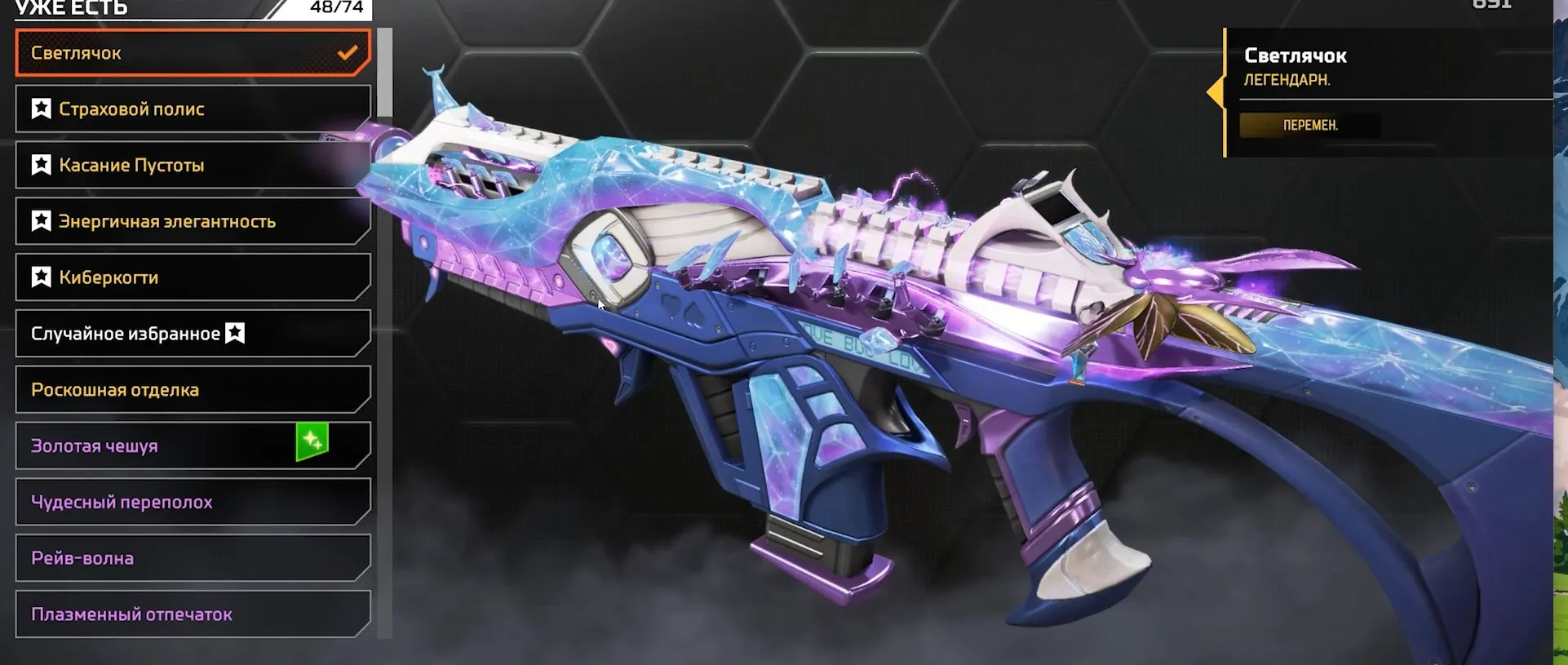Screen dimensions: 1568x665
Task: Select the Светлячок skin entry
Action: pos(163,52)
